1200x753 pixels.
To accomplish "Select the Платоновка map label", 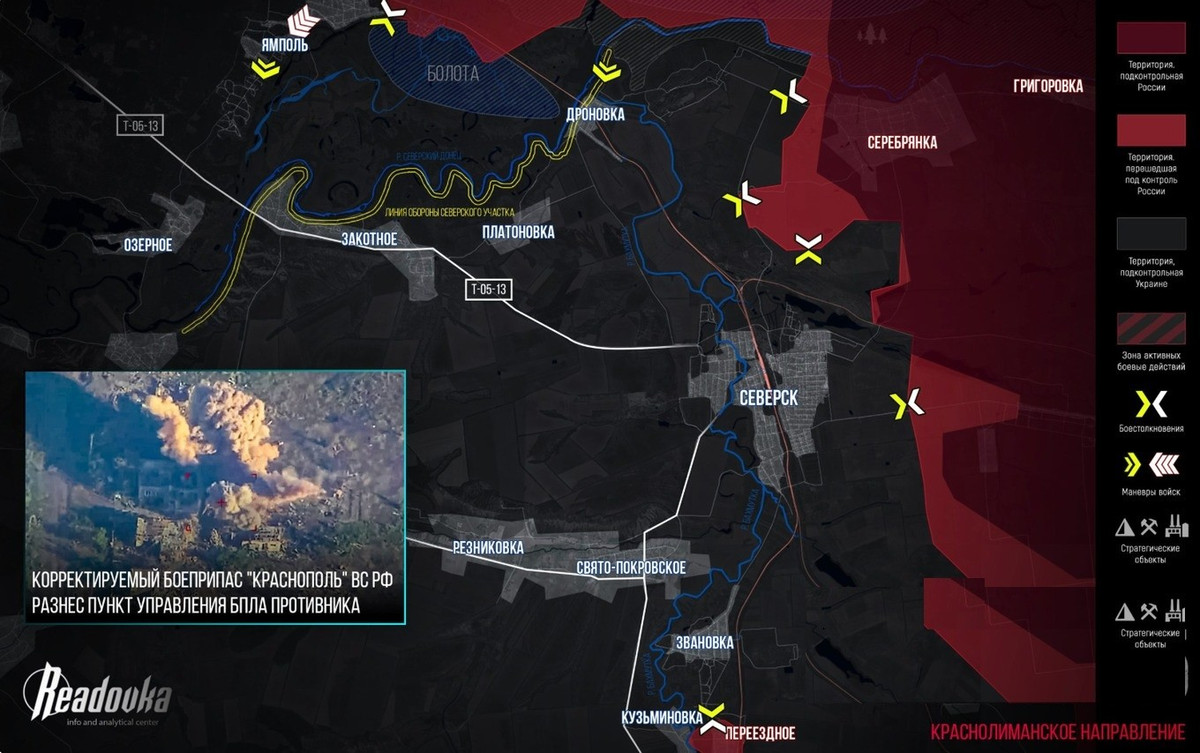I will tap(517, 233).
